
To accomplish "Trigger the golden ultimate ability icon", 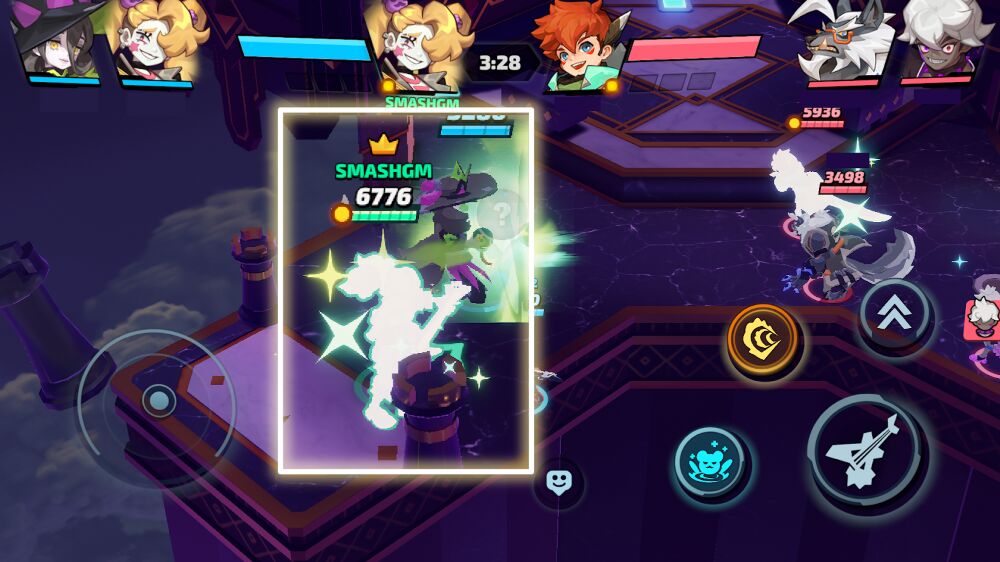I will [764, 340].
